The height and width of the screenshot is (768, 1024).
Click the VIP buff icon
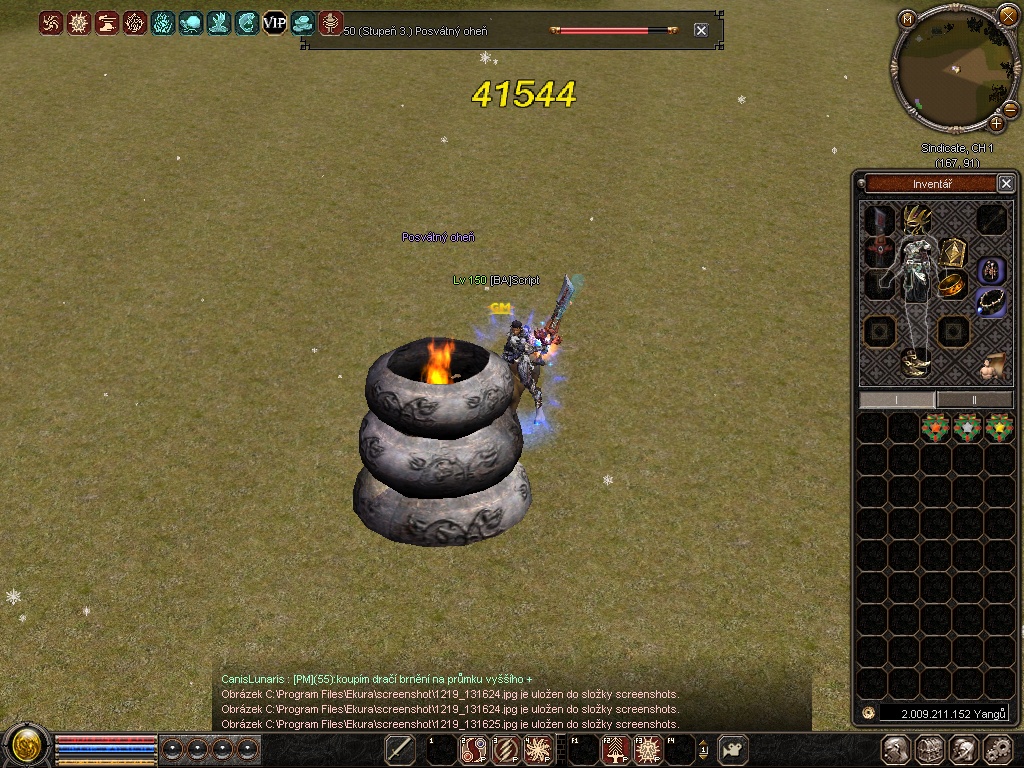(274, 22)
